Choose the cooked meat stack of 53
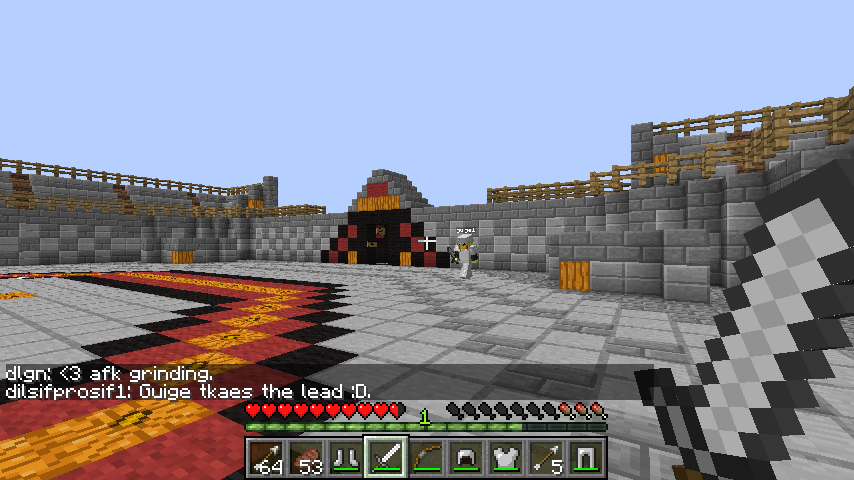Viewport: 854px width, 480px height. click(306, 458)
